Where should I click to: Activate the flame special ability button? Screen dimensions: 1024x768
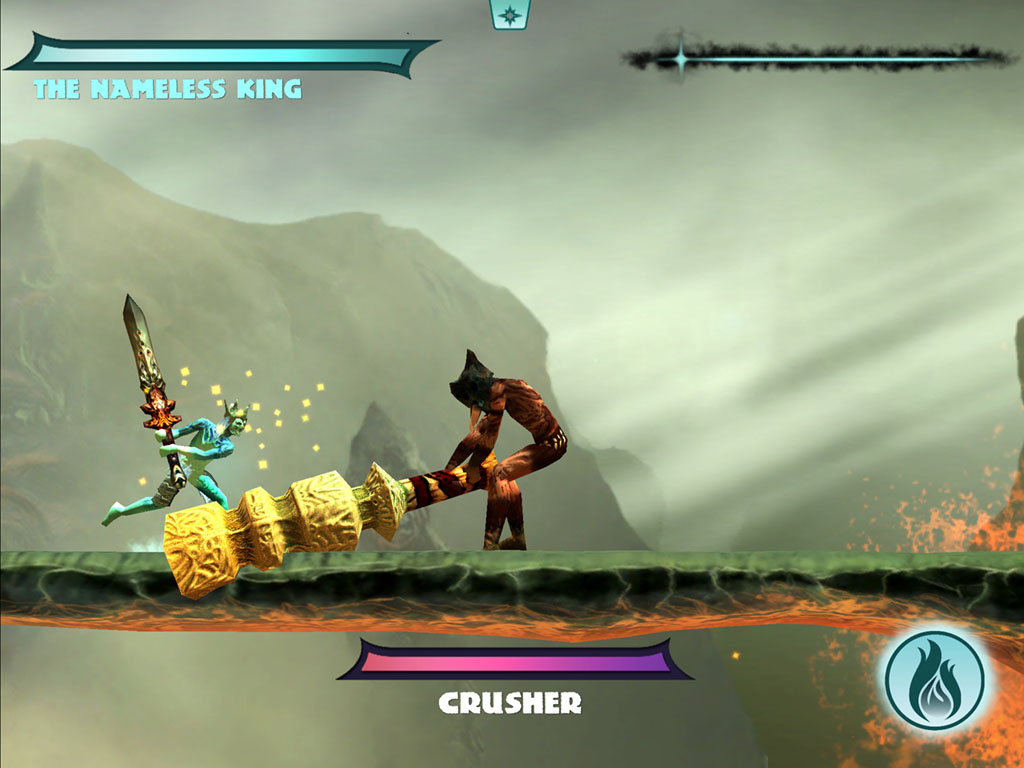point(934,680)
